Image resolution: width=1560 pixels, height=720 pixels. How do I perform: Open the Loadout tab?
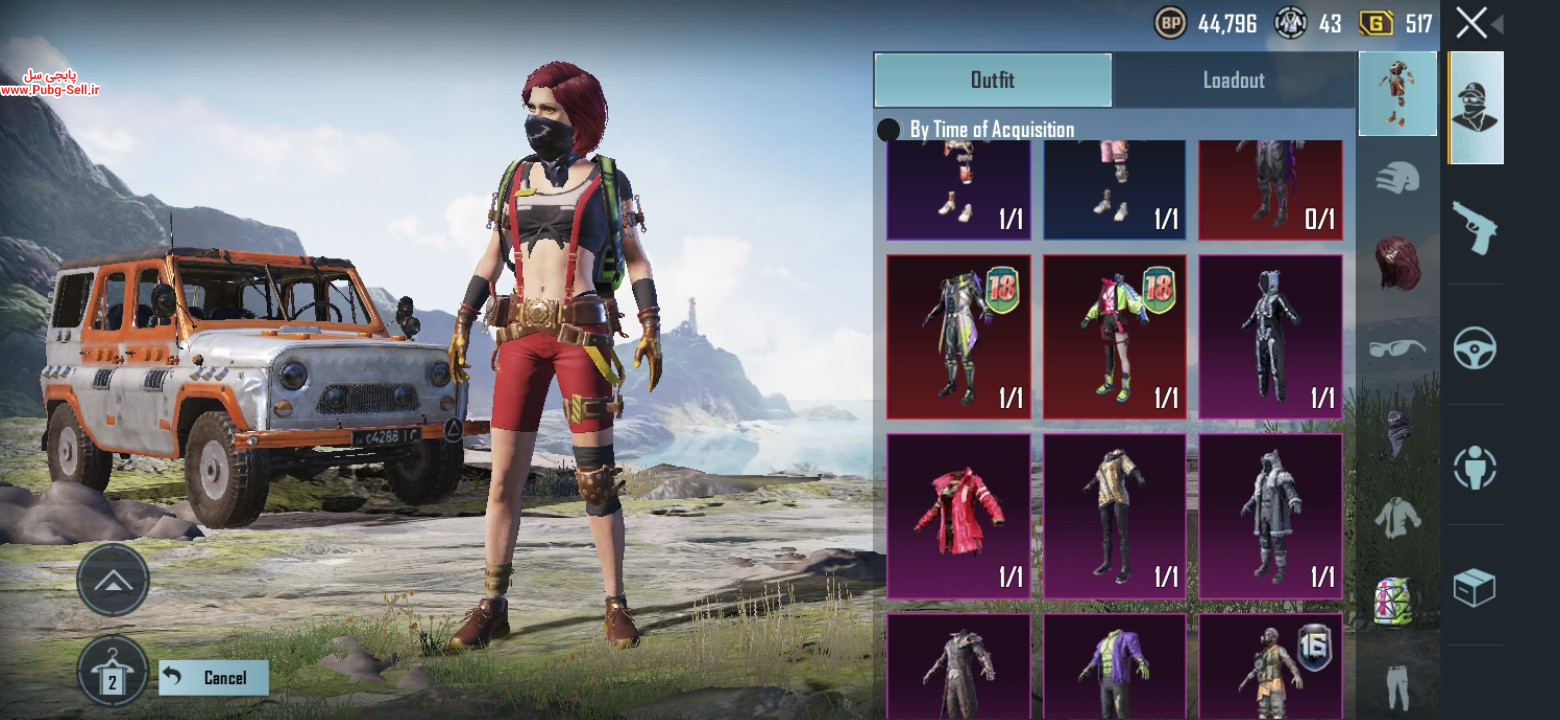(x=1233, y=80)
